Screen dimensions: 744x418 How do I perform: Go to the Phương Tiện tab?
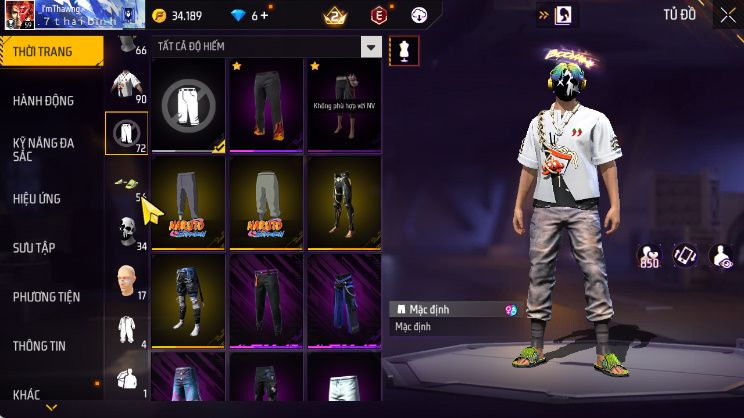[x=45, y=296]
